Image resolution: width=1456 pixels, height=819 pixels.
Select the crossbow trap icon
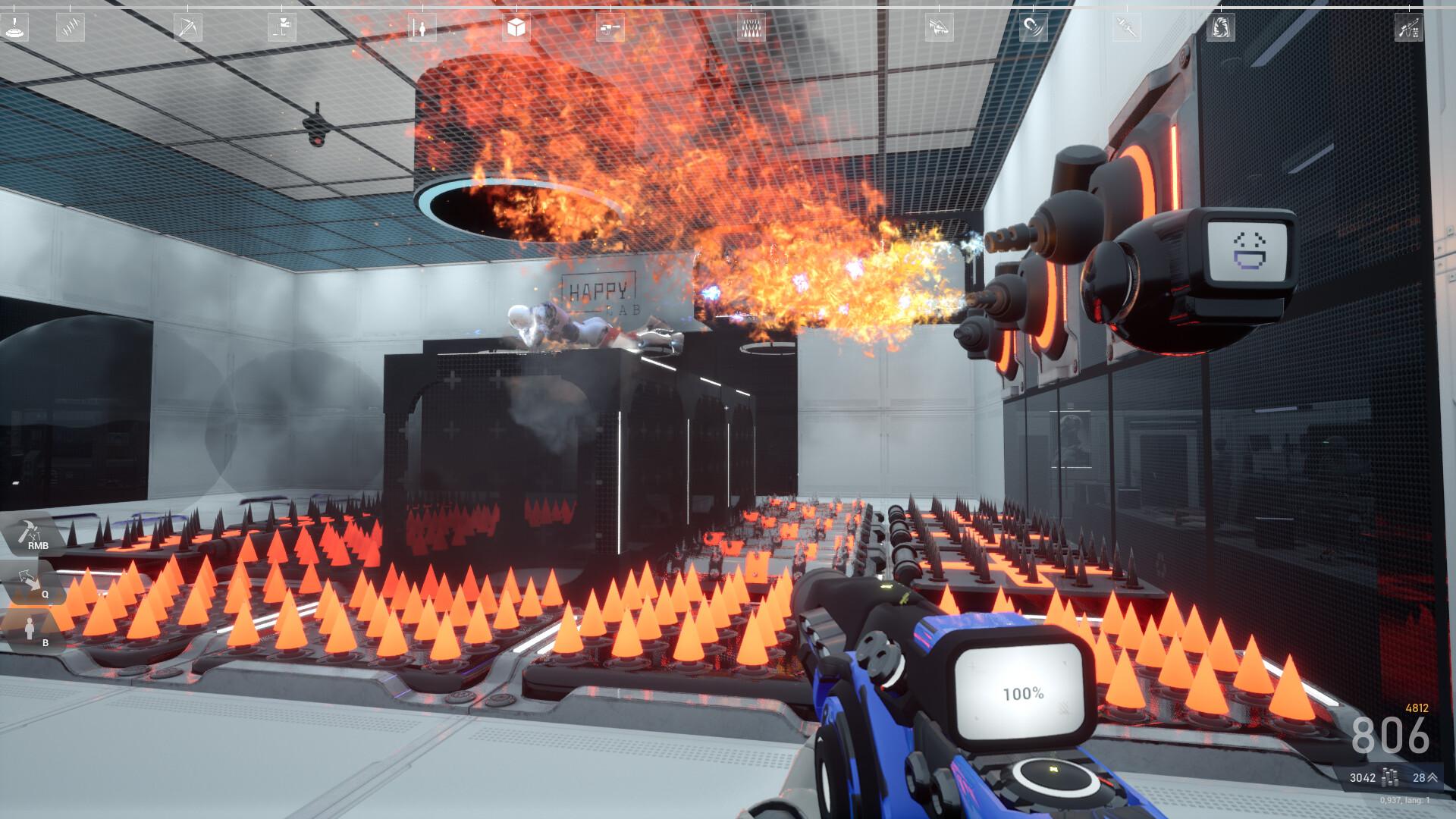pyautogui.click(x=186, y=28)
